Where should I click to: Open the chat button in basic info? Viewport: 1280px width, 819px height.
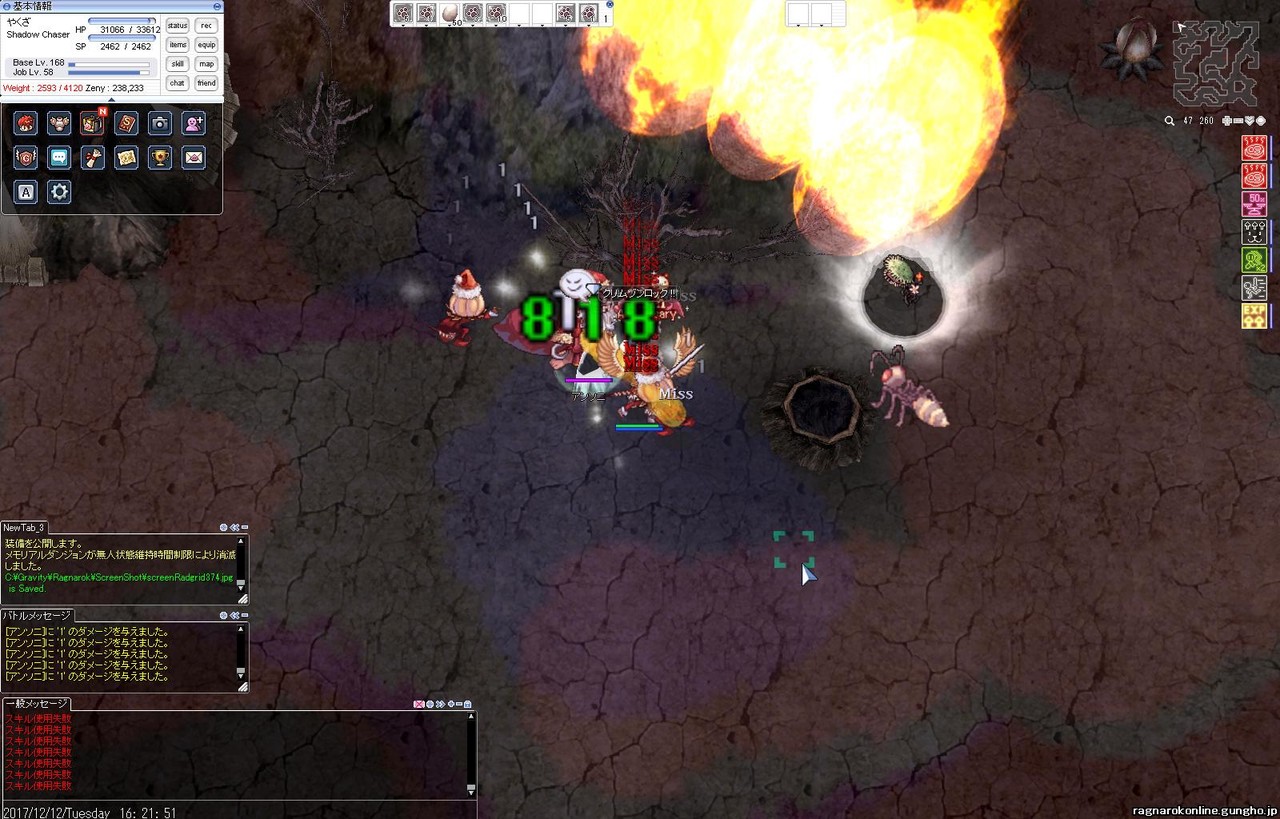[x=177, y=83]
